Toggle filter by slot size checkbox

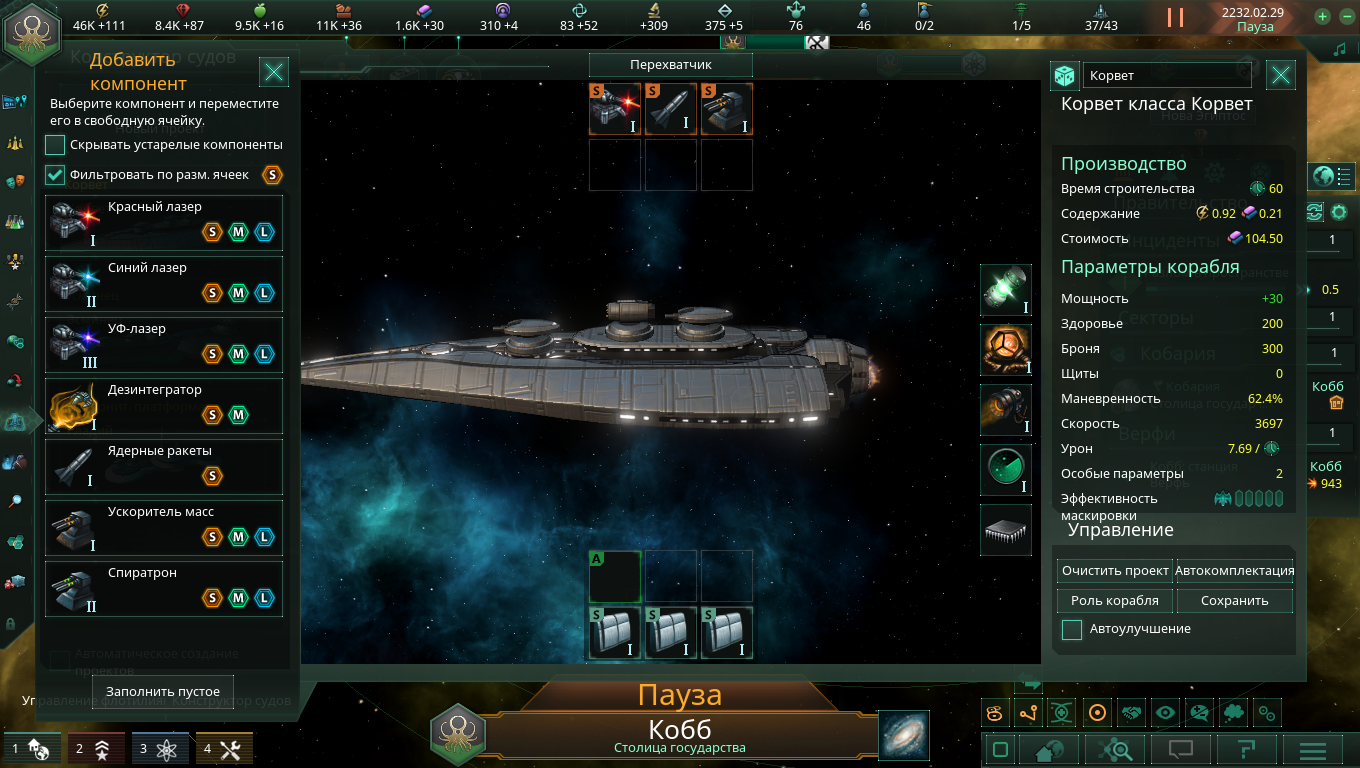click(x=55, y=175)
